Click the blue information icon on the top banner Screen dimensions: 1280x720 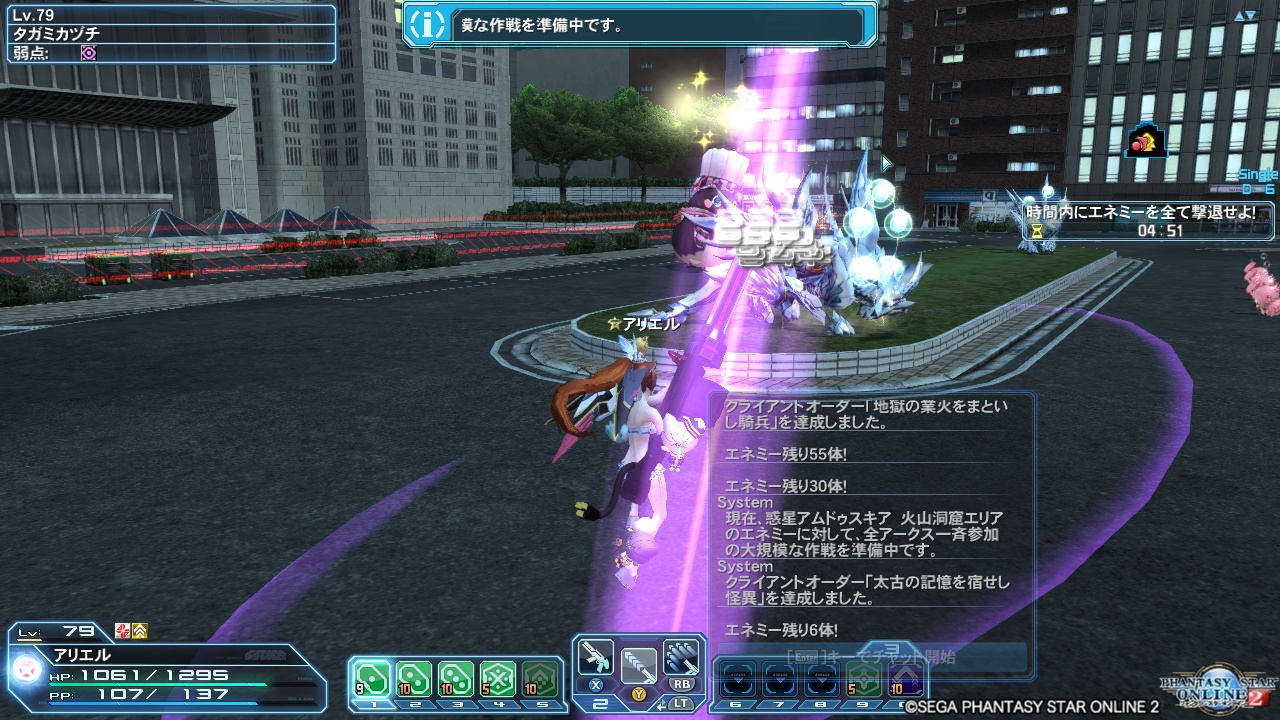click(x=427, y=22)
